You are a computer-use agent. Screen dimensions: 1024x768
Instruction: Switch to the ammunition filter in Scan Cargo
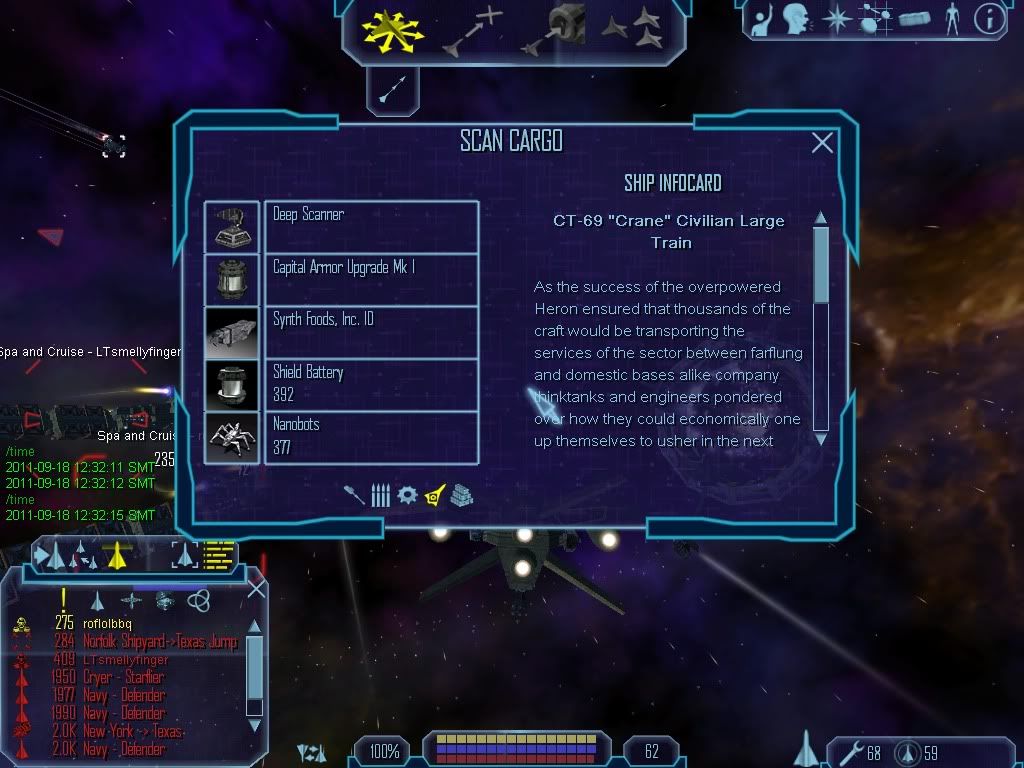(x=381, y=495)
